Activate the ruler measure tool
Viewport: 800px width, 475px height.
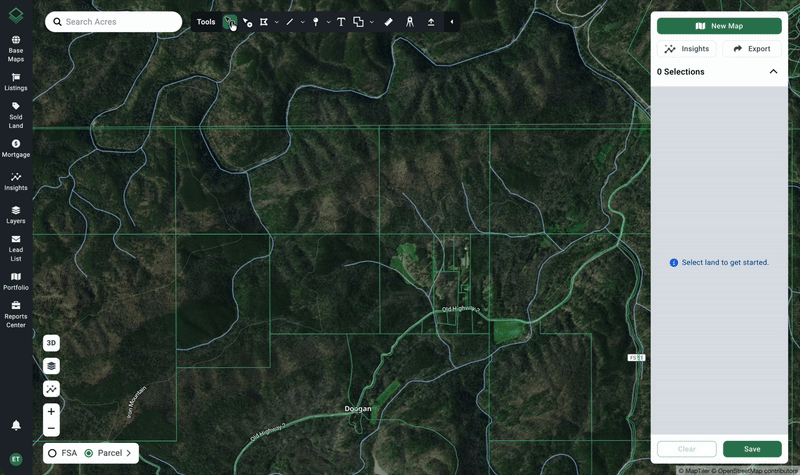(x=389, y=22)
